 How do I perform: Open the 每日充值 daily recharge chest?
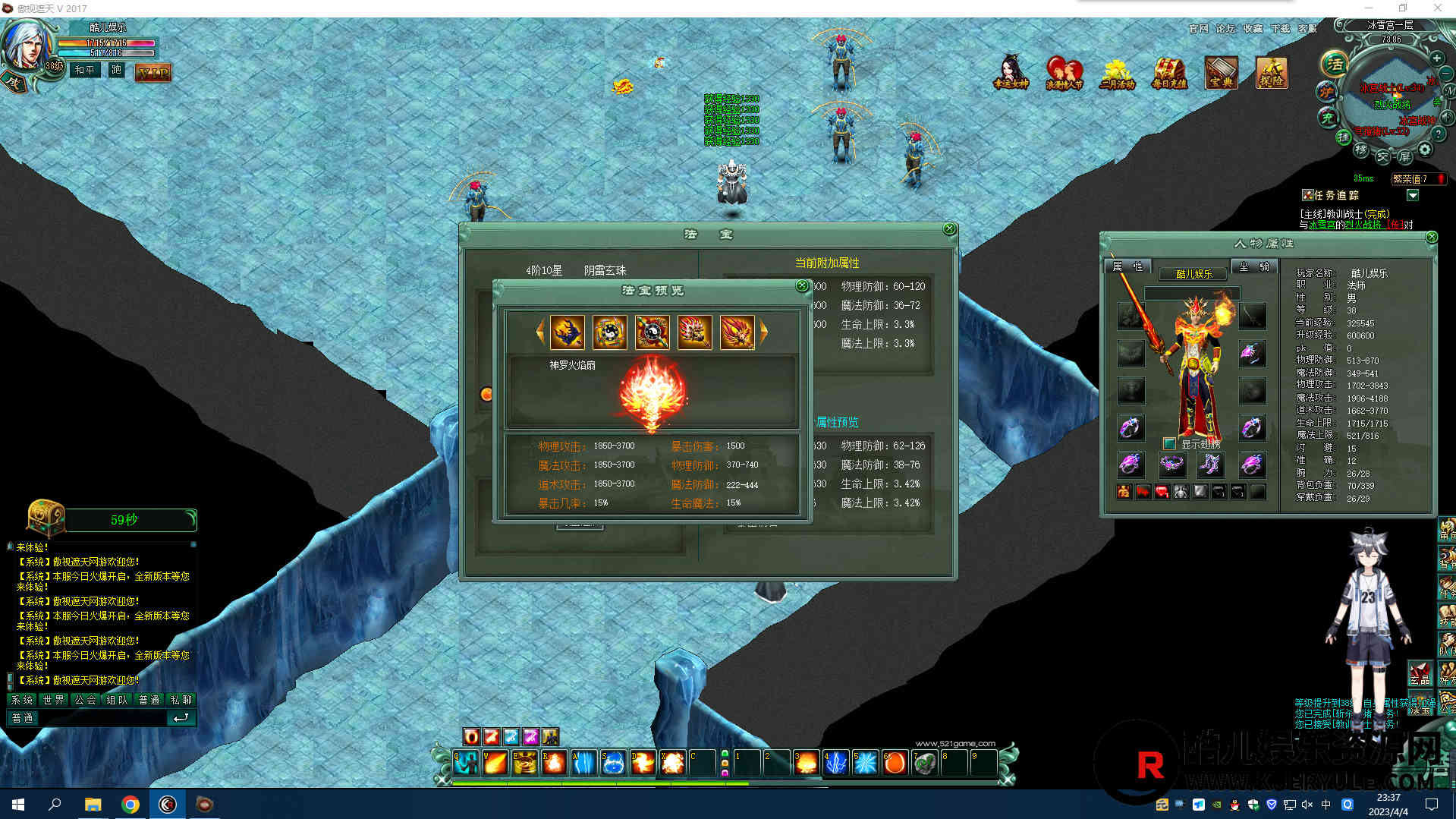pyautogui.click(x=1169, y=73)
